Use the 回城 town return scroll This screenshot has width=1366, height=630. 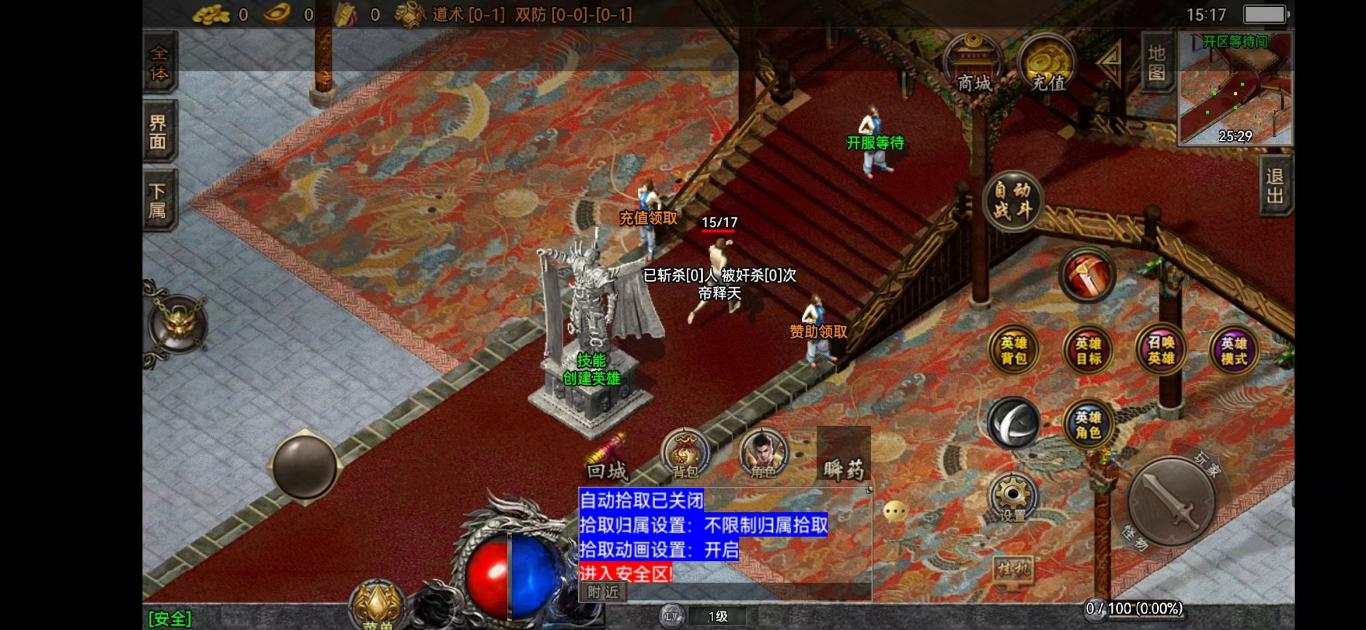607,459
